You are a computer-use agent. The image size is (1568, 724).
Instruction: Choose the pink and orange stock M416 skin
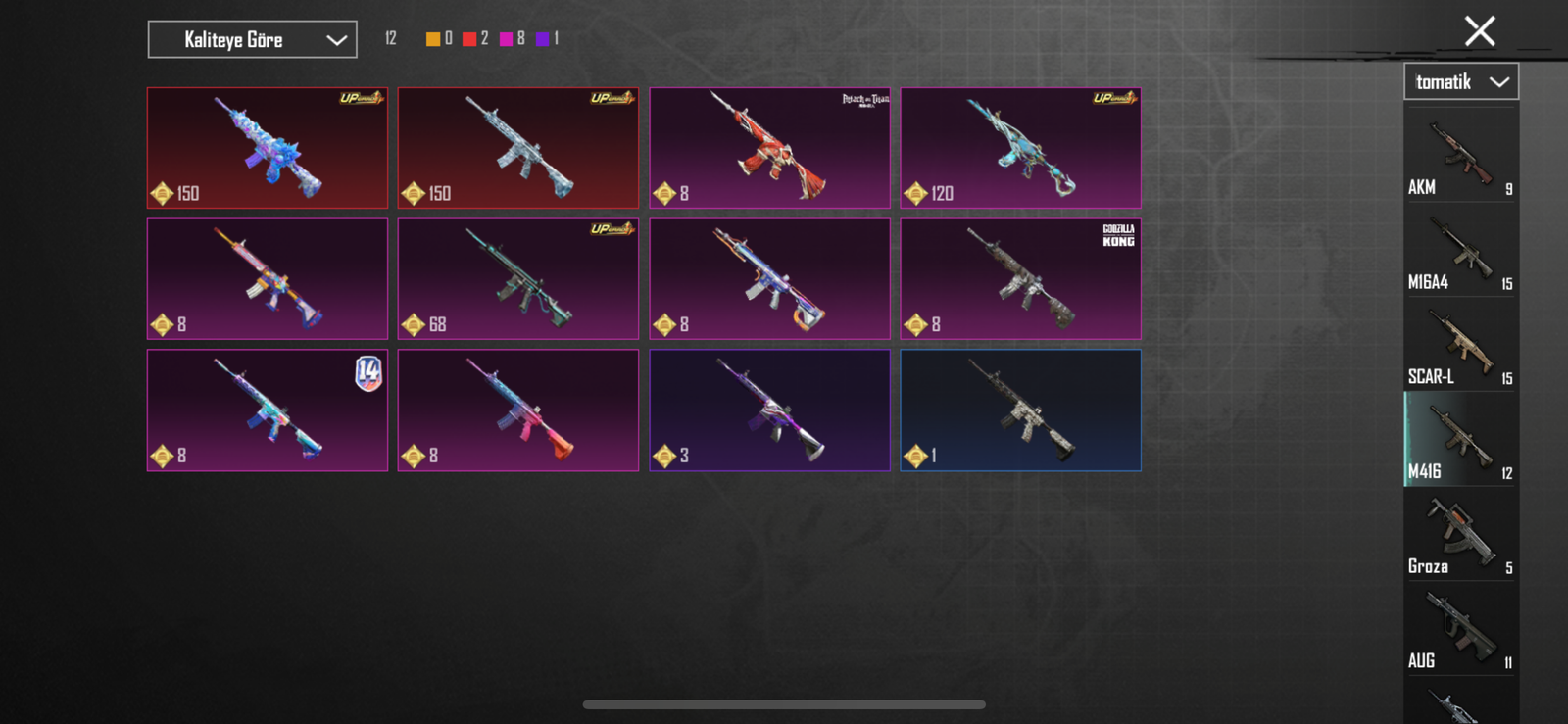[518, 410]
